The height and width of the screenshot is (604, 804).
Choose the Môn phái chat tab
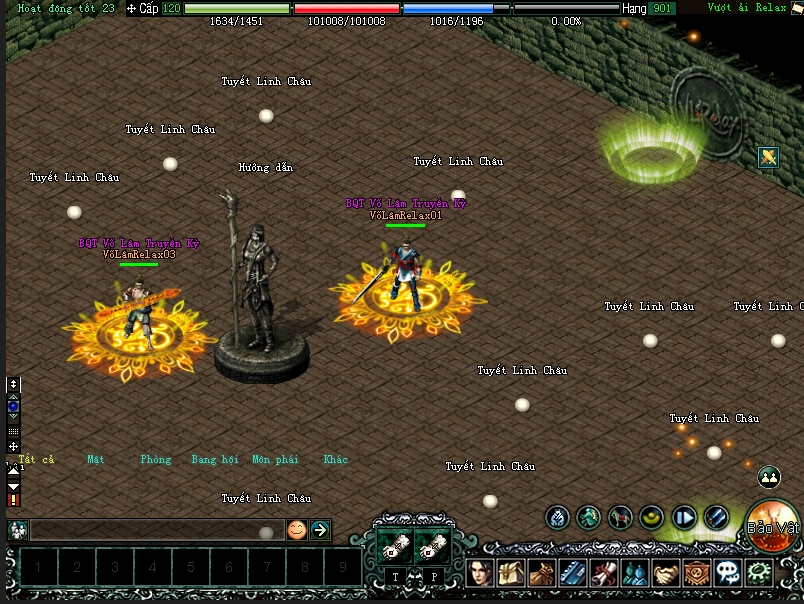275,460
